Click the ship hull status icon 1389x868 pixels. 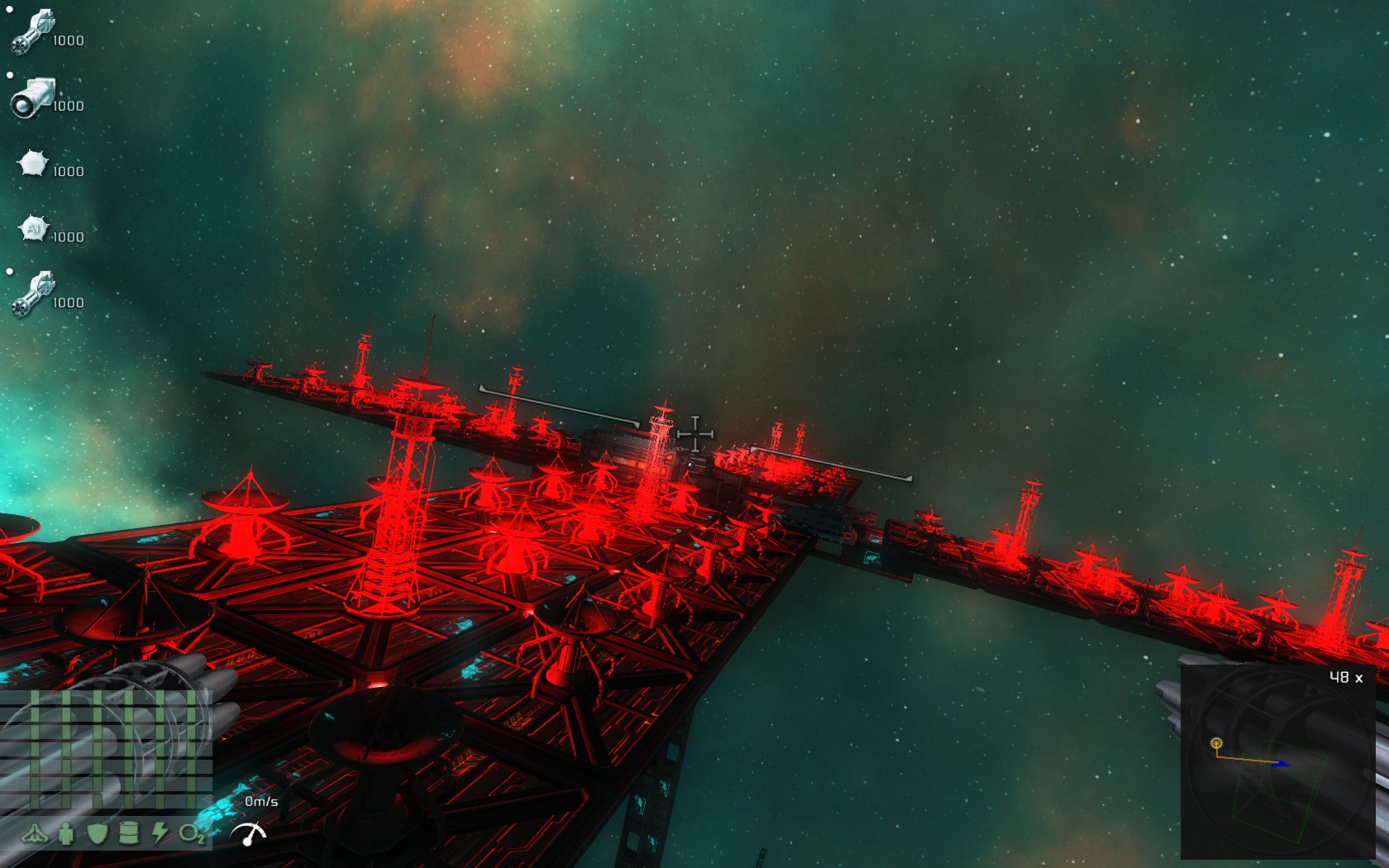(x=35, y=834)
